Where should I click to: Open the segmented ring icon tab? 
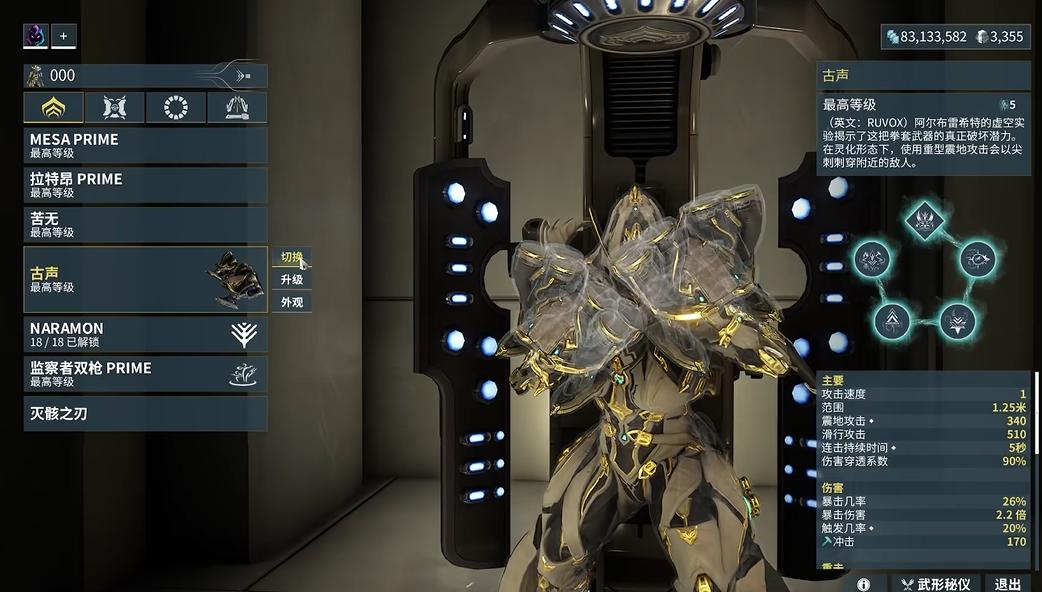pyautogui.click(x=176, y=107)
